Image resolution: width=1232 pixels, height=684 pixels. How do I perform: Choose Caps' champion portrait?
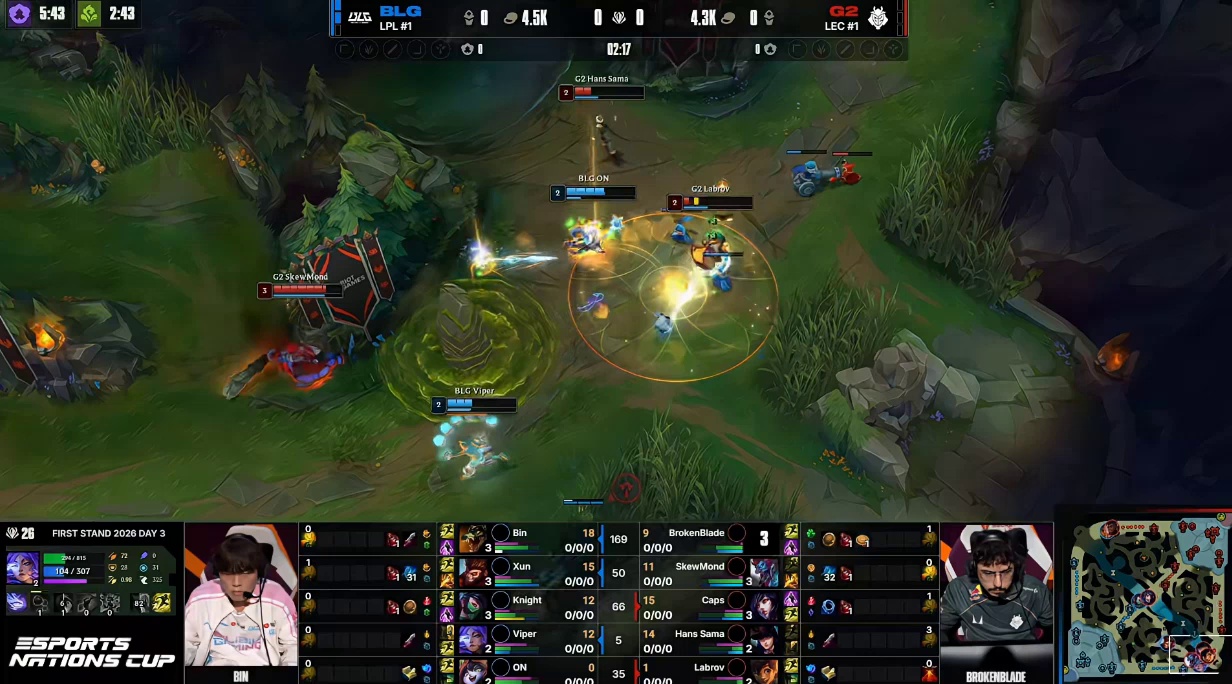pos(764,606)
